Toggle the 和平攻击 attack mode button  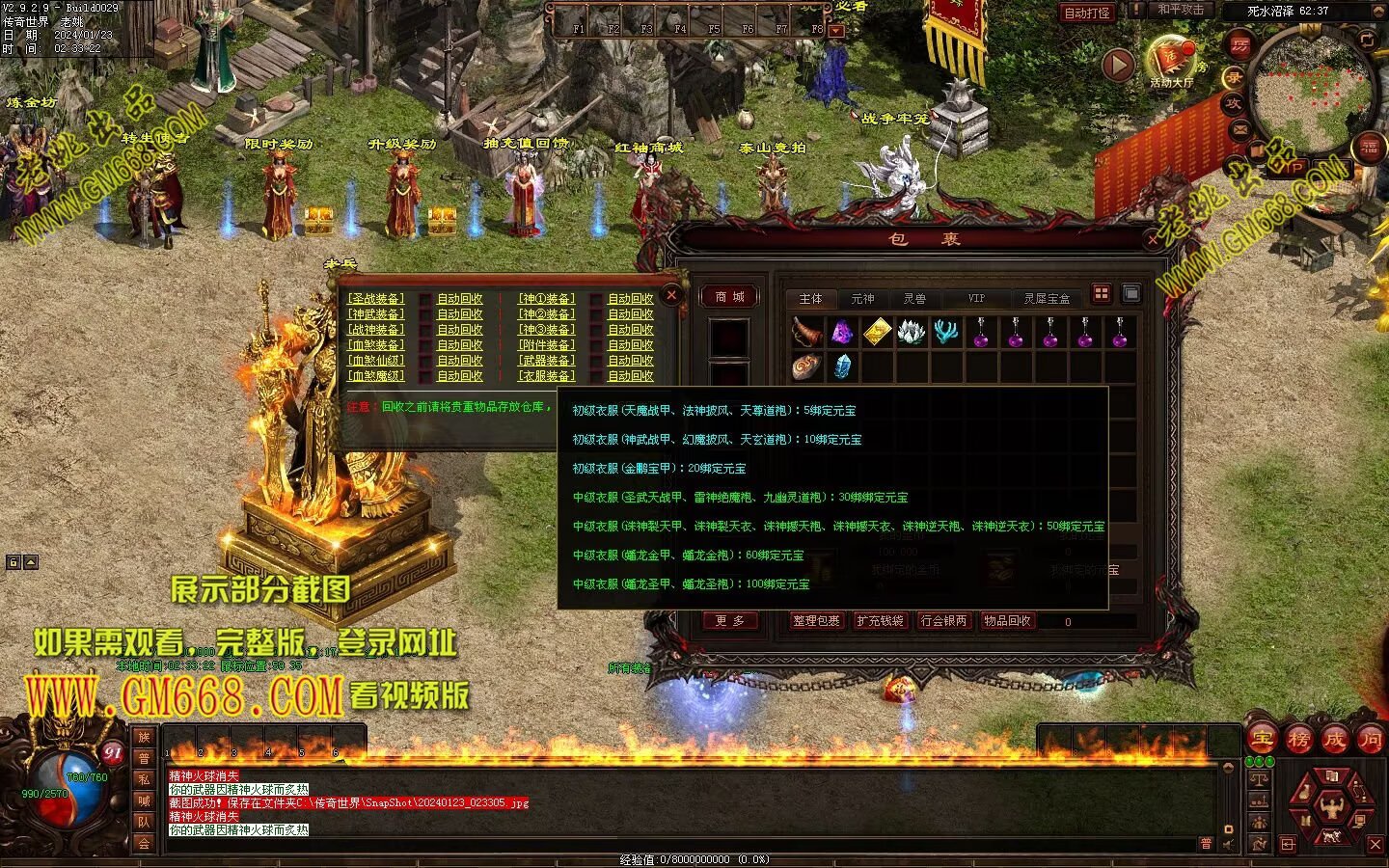click(x=1181, y=10)
